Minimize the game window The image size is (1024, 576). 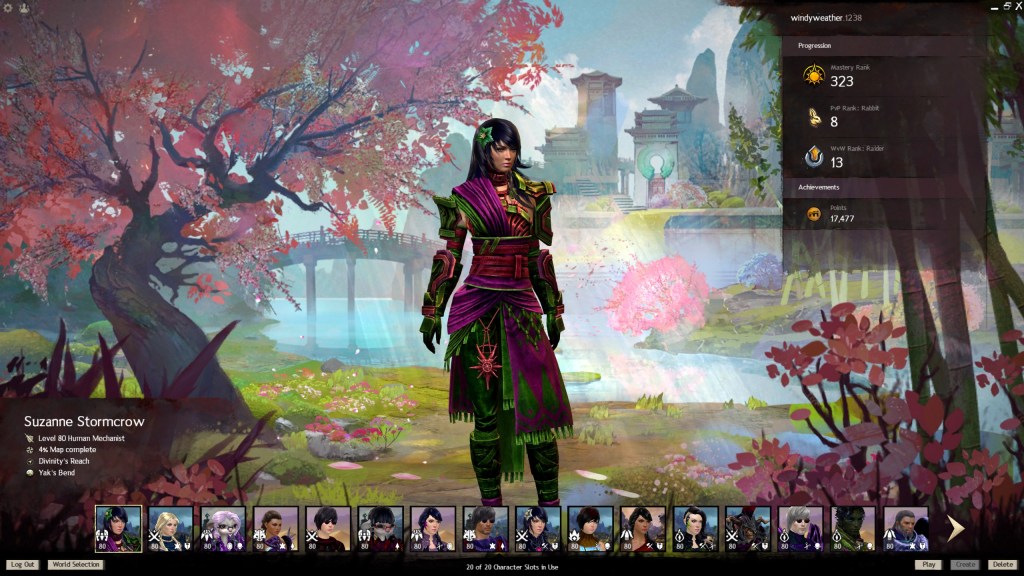click(x=995, y=6)
